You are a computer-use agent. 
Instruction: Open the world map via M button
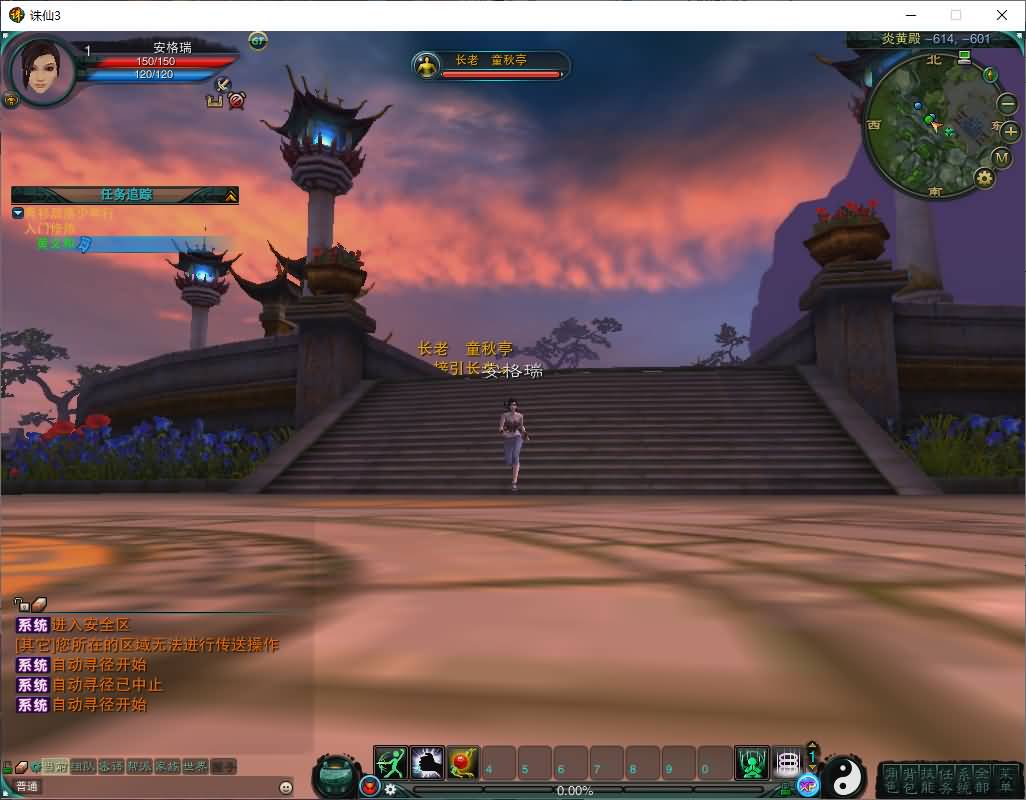coord(1002,158)
